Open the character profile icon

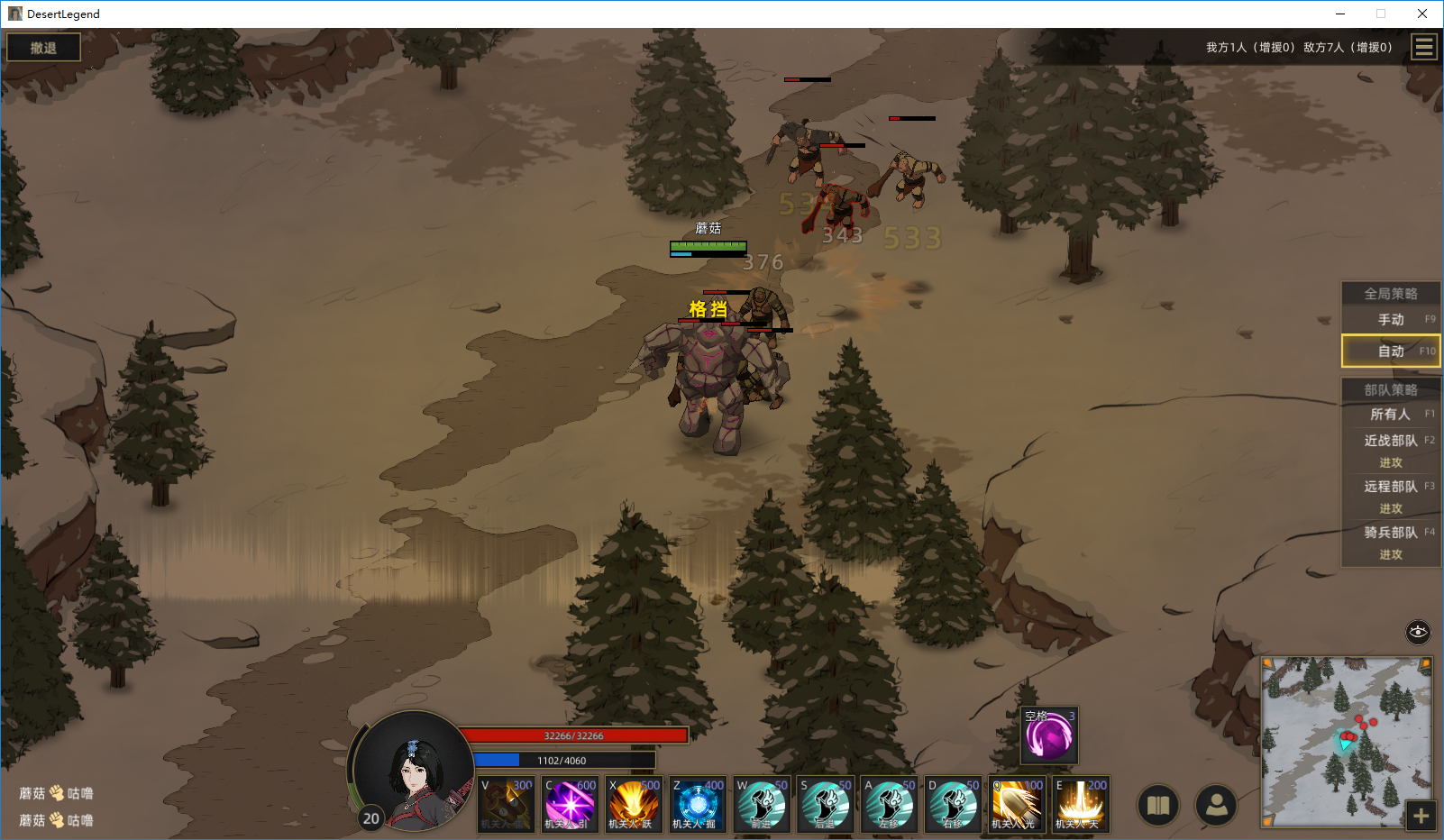[x=1216, y=806]
